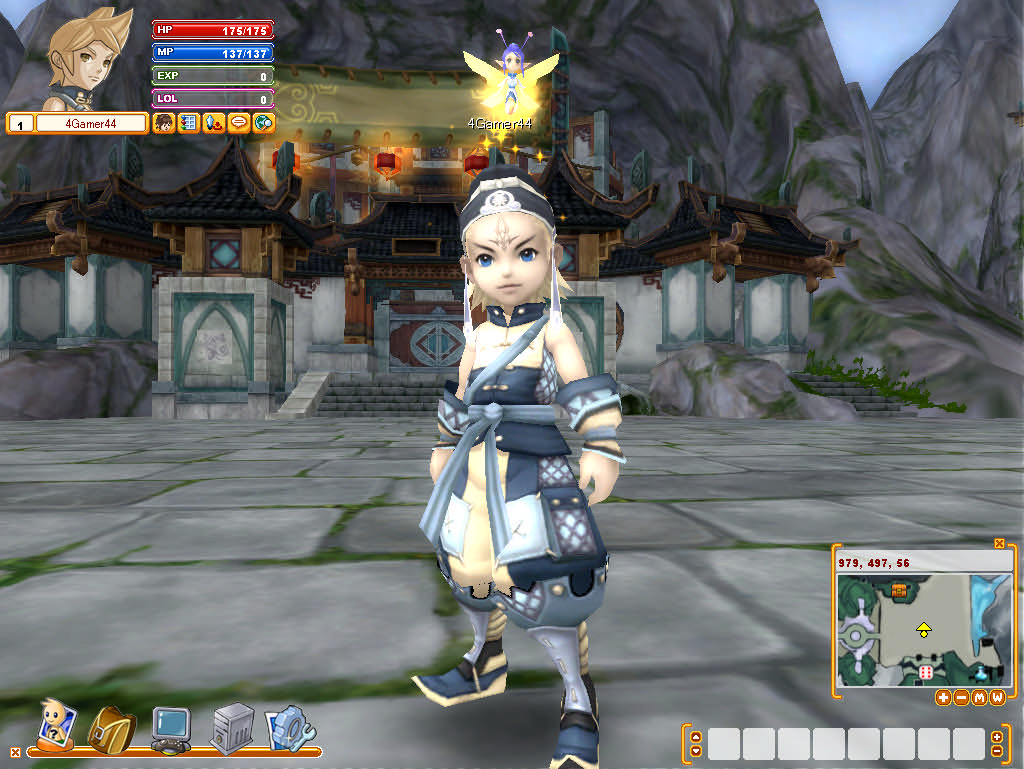This screenshot has width=1024, height=769.
Task: Click the hotbar's plus button
Action: click(996, 737)
